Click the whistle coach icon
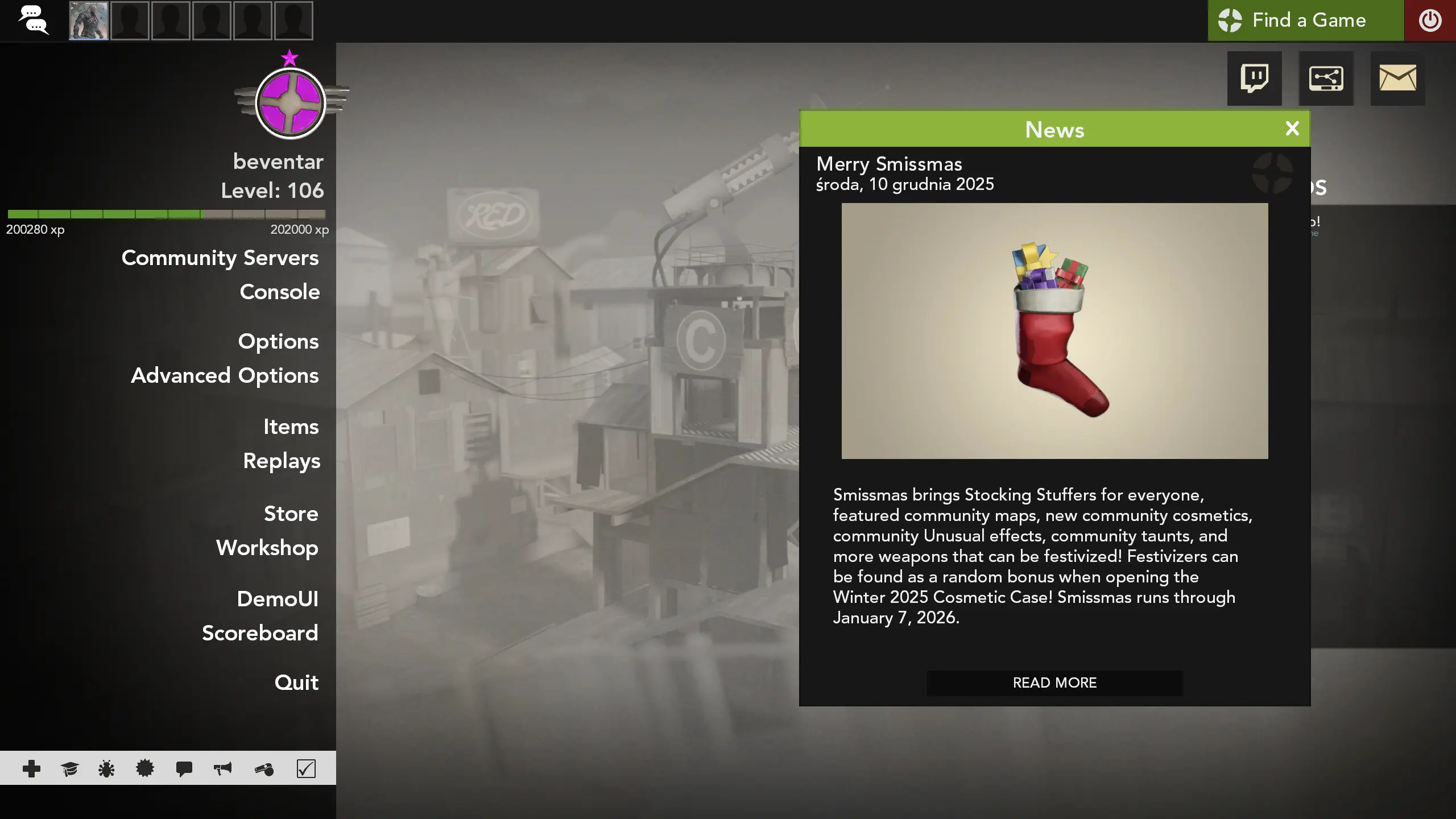Screen dimensions: 1456x819 [264, 768]
